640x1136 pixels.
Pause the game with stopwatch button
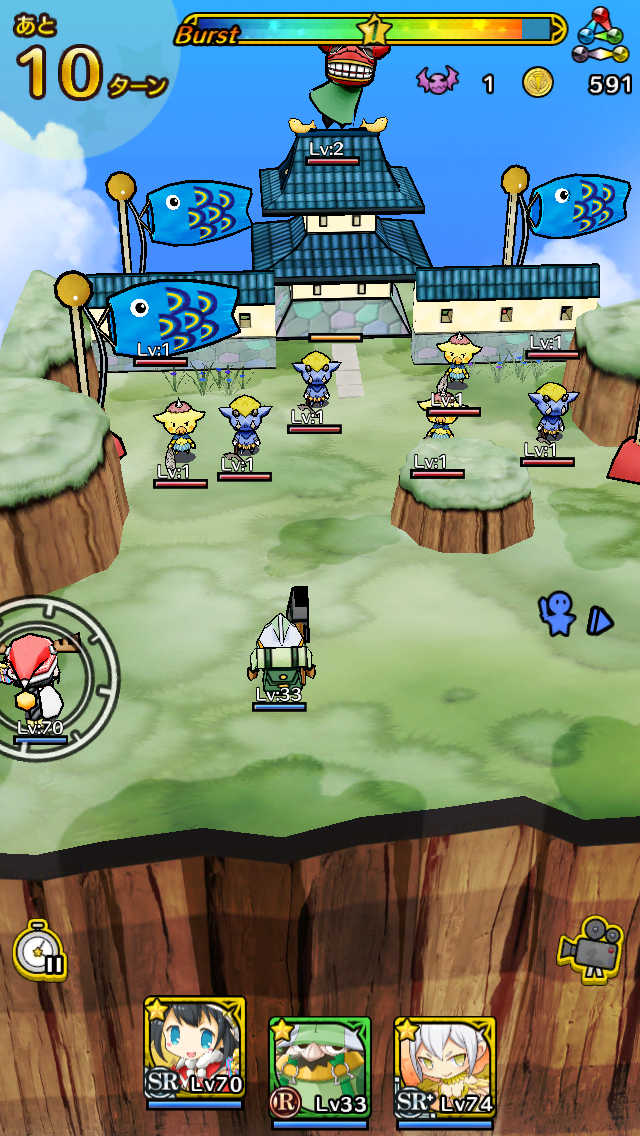40,948
